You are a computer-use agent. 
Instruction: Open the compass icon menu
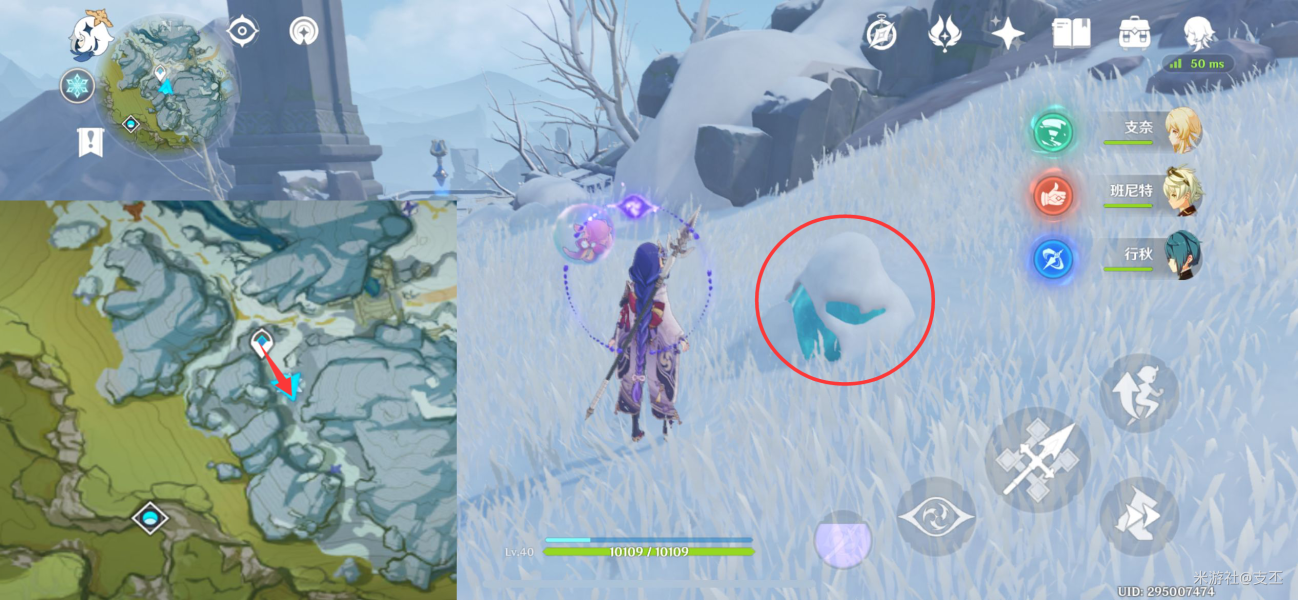coord(881,34)
